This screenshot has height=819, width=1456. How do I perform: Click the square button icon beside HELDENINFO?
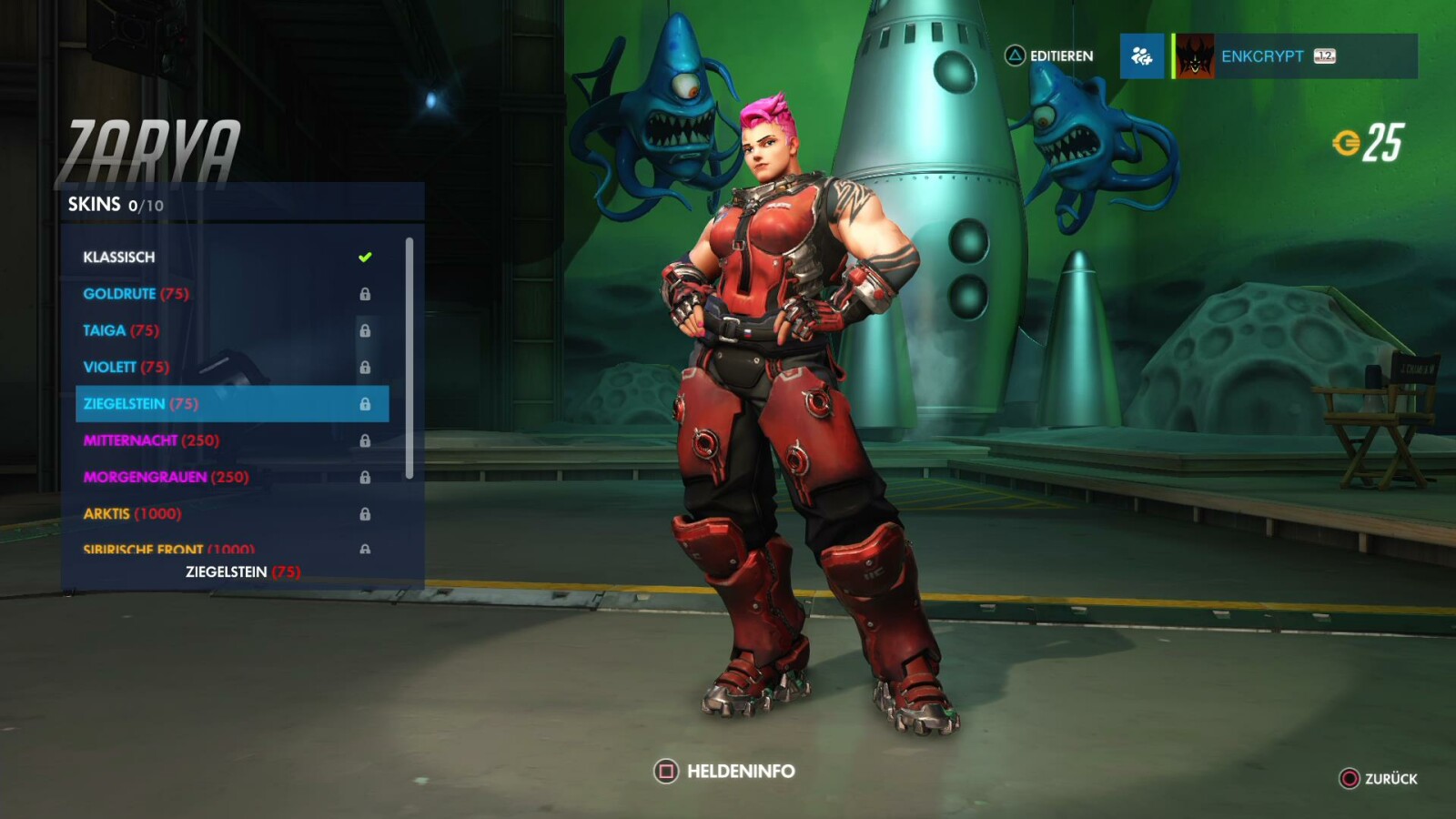coord(668,769)
